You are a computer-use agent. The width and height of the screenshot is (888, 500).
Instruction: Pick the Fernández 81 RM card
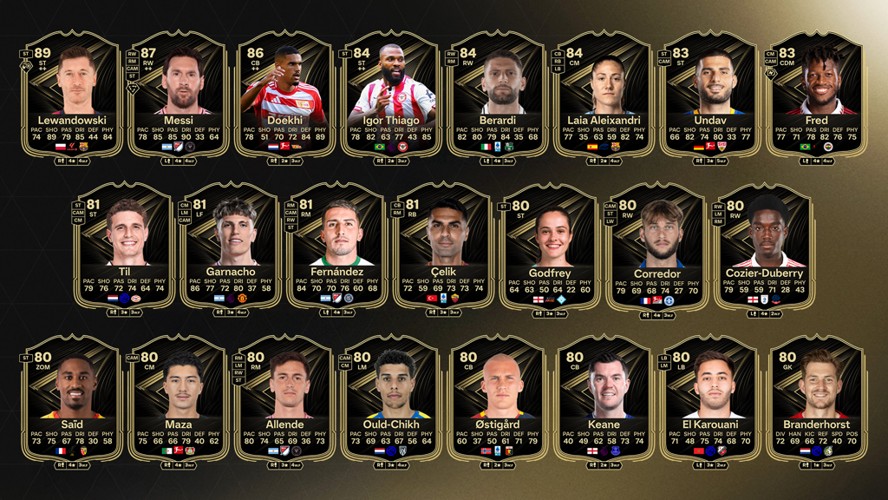click(x=338, y=247)
